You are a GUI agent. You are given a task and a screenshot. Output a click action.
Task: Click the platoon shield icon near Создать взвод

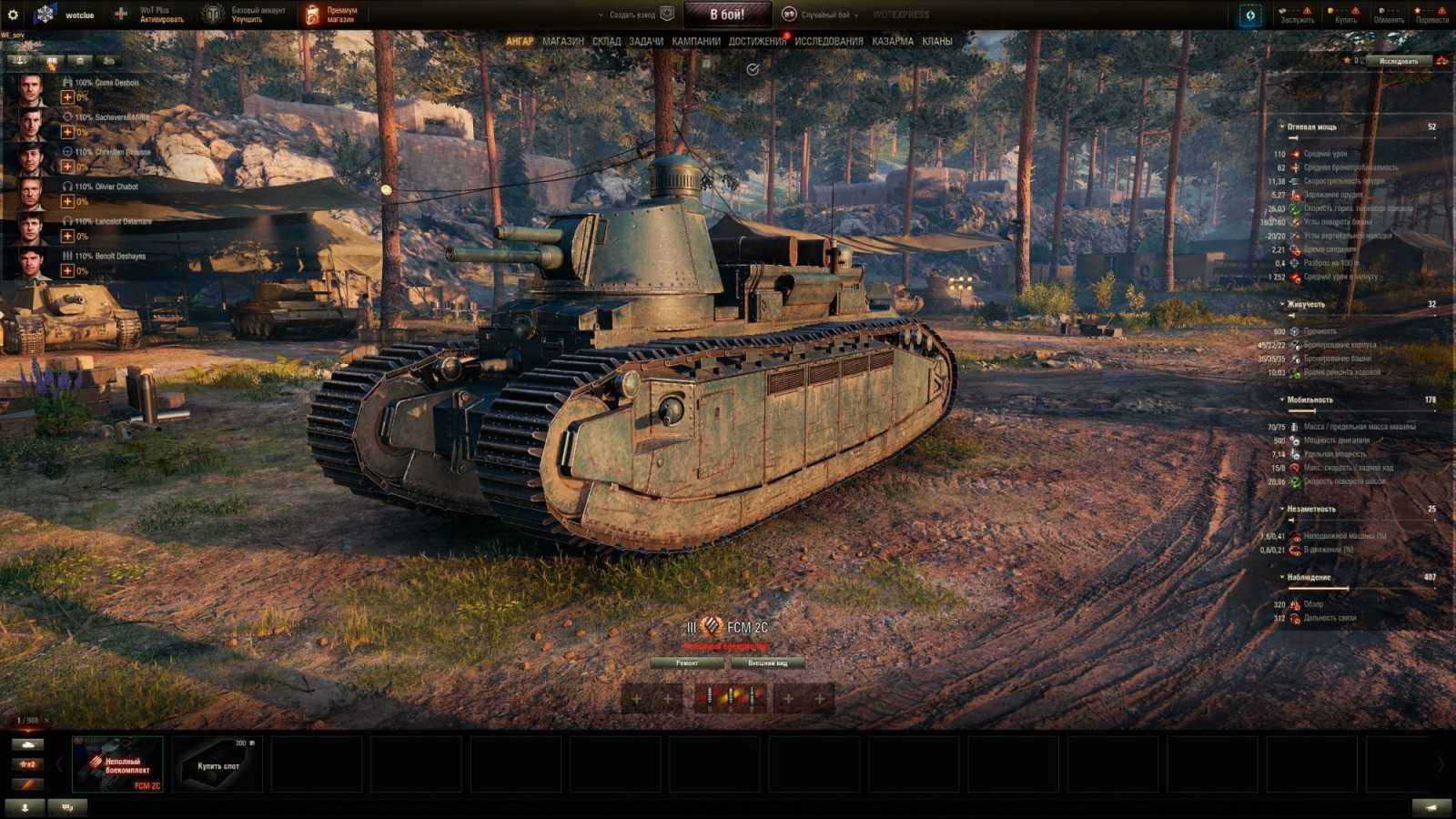click(668, 13)
